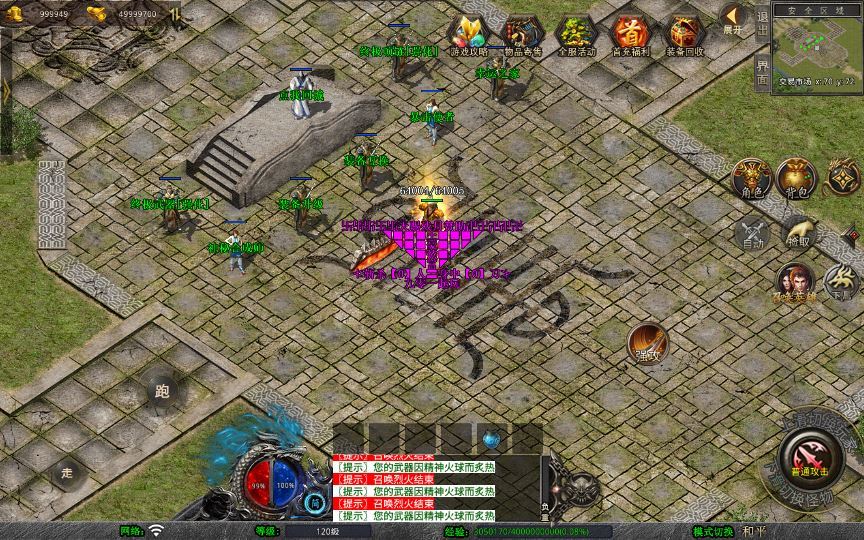Screen dimensions: 864x540
Task: Open the 首充福利 first-recharge bonus icon
Action: pyautogui.click(x=630, y=34)
